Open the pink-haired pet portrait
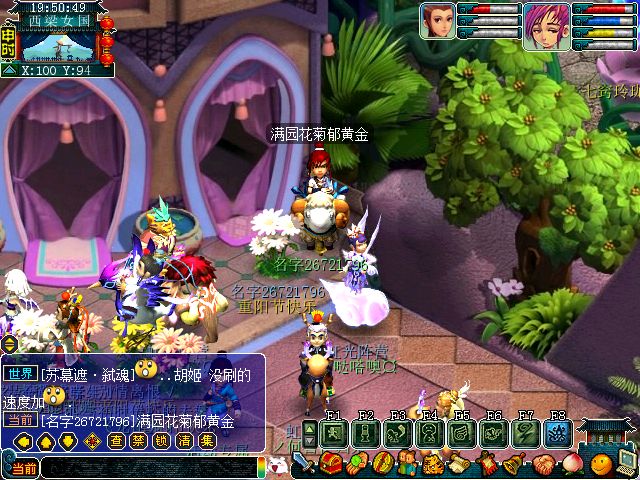 541,21
